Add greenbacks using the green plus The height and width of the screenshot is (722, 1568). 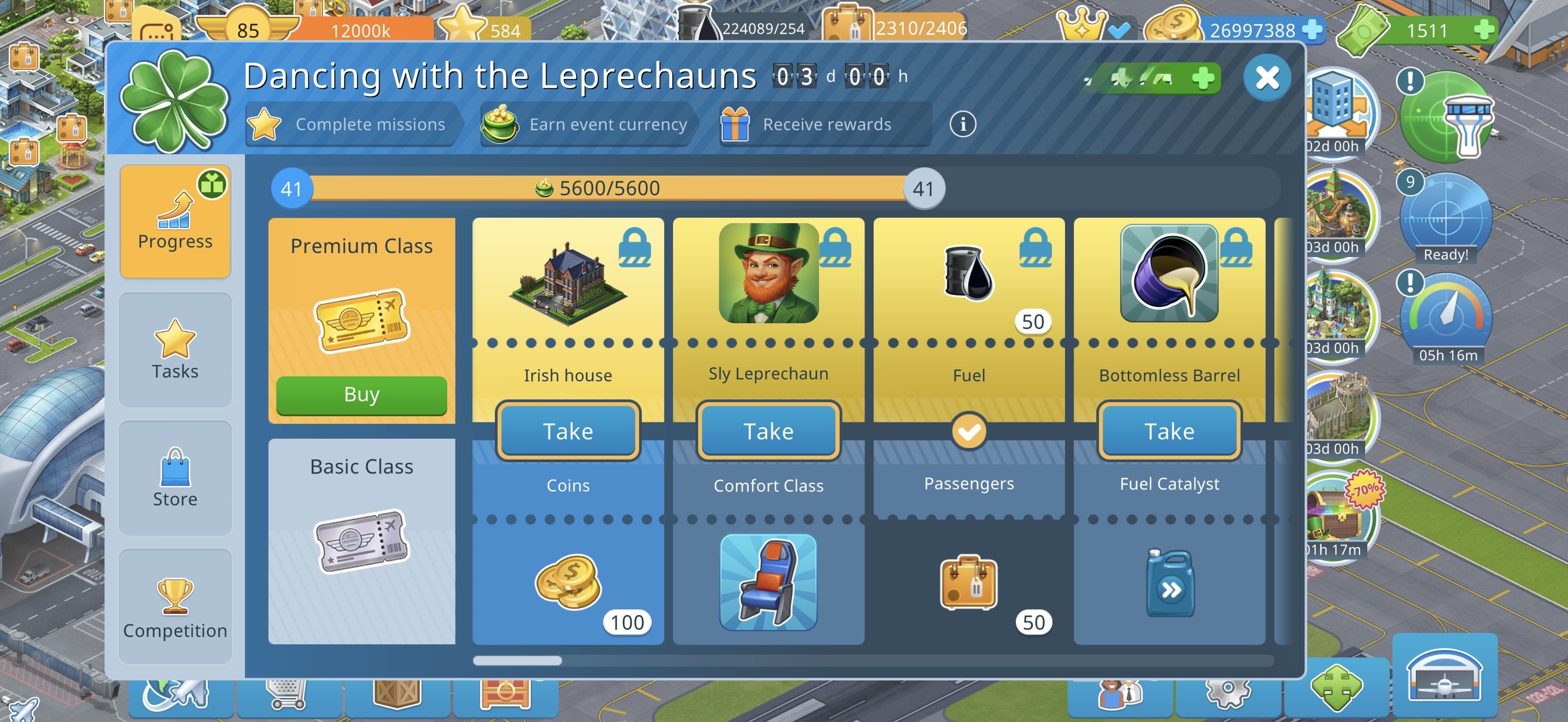1484,29
